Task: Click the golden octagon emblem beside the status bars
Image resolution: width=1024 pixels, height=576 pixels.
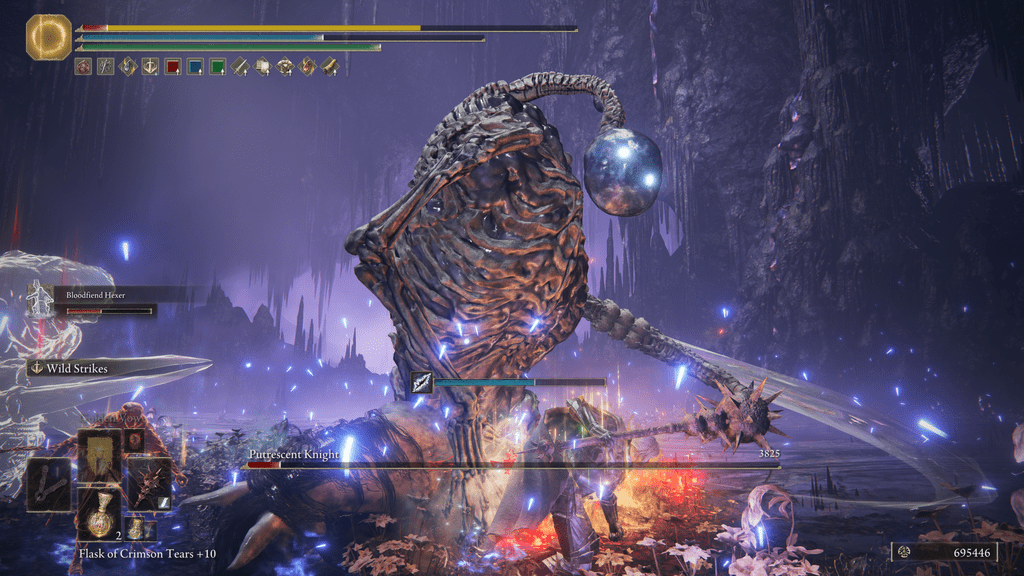Action: click(x=48, y=36)
